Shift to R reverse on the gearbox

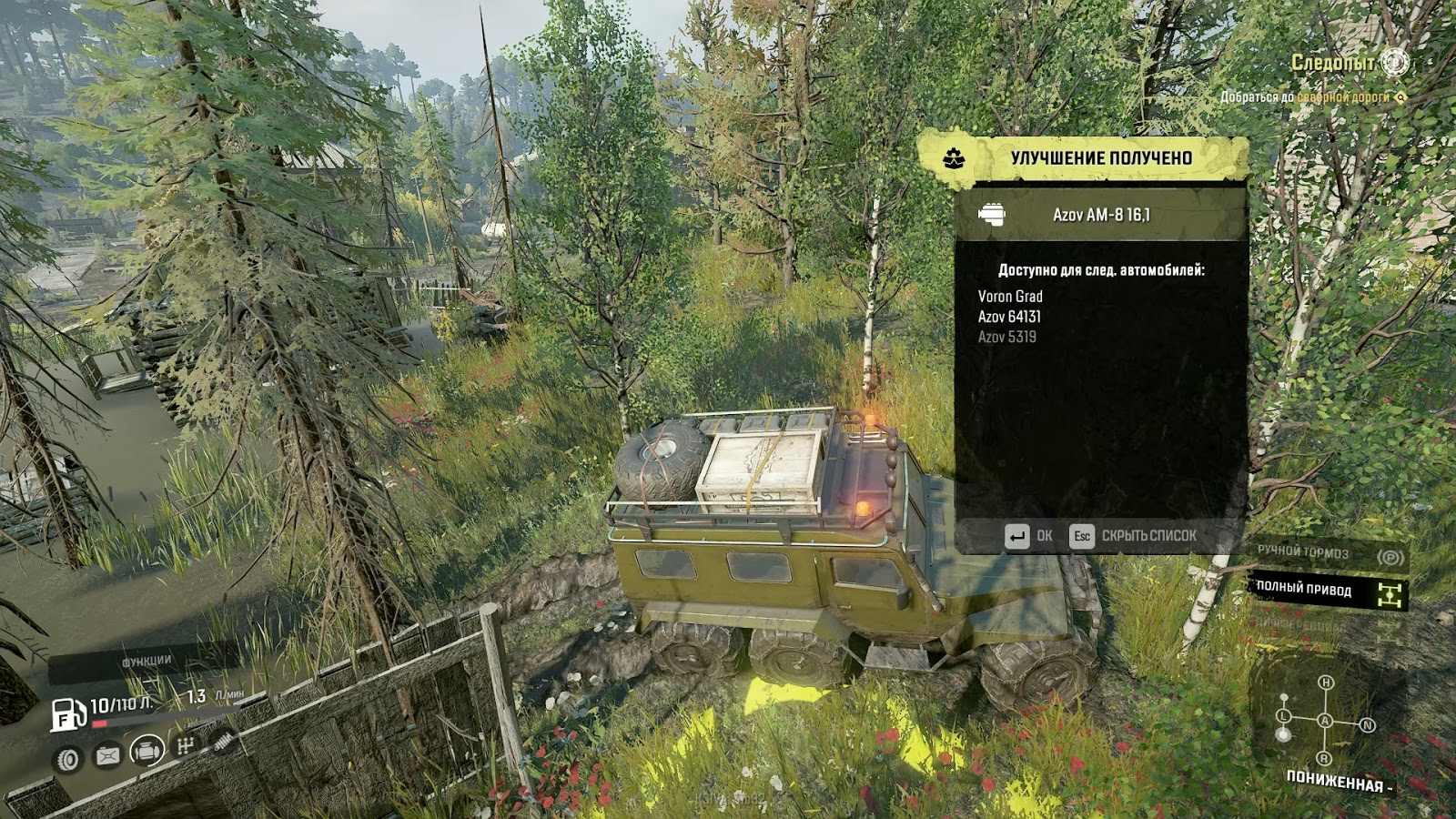pyautogui.click(x=1324, y=759)
